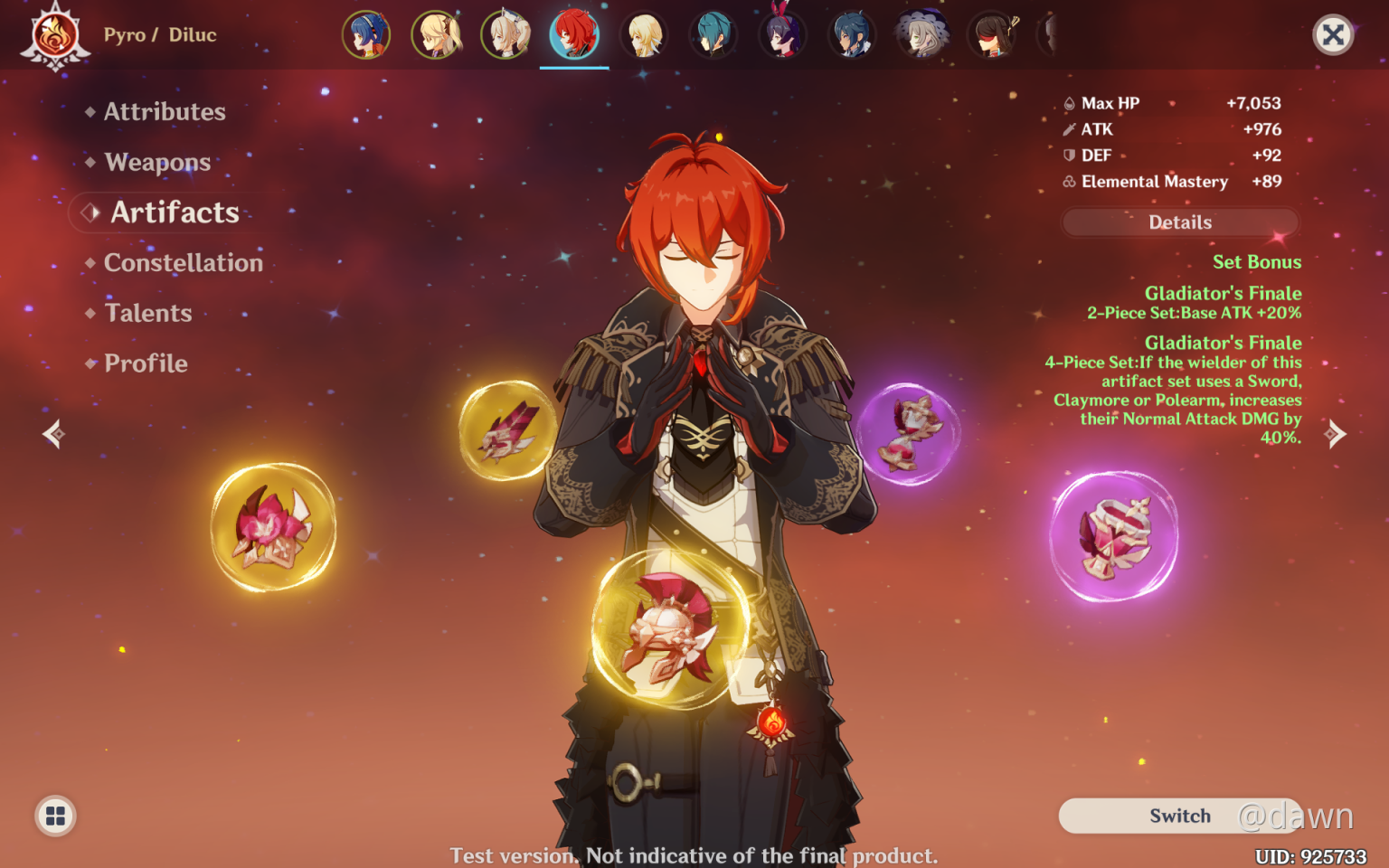Image resolution: width=1389 pixels, height=868 pixels.
Task: Switch to the Attributes tab
Action: pos(165,111)
